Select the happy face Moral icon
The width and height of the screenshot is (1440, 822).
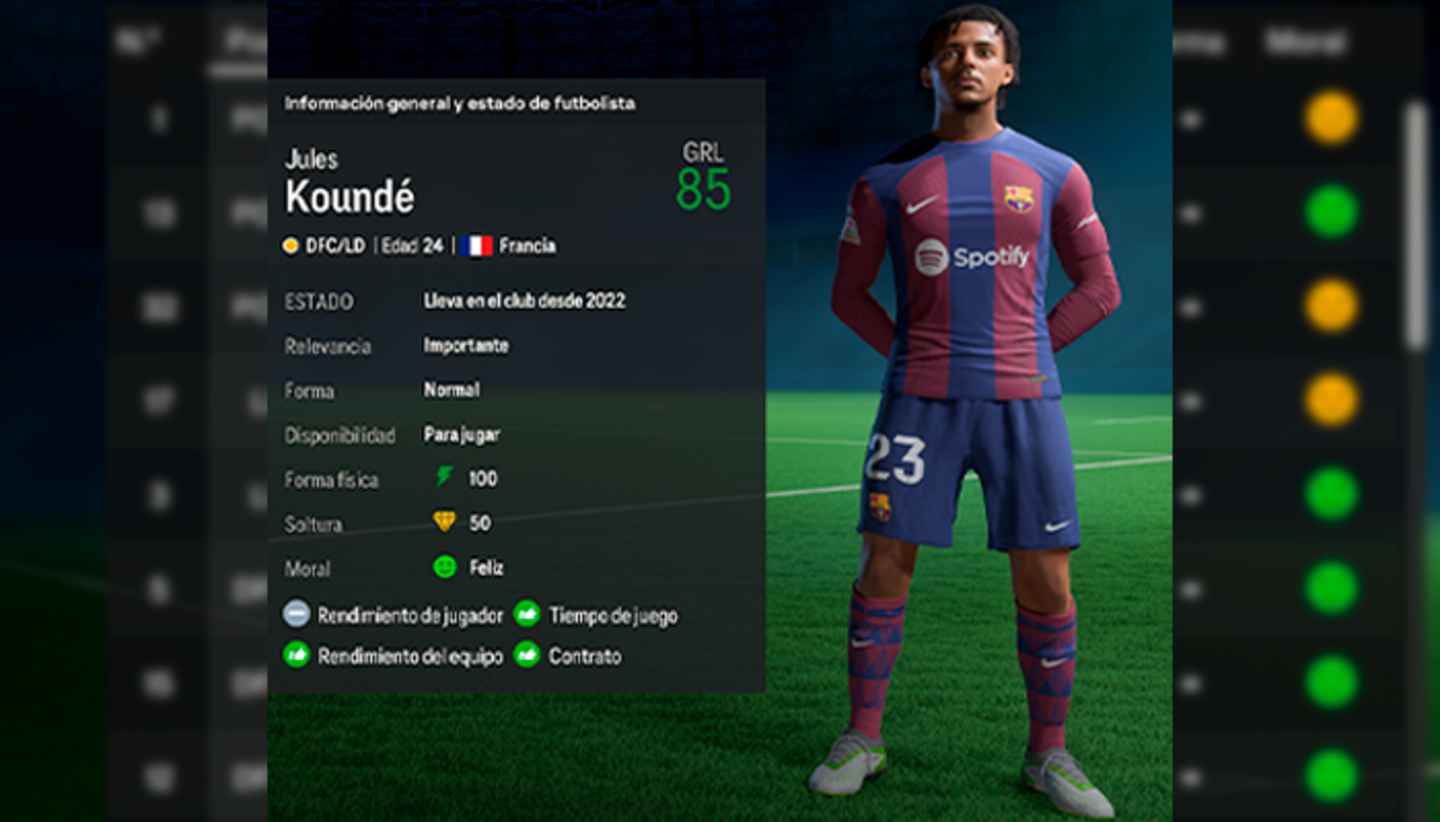(x=444, y=568)
